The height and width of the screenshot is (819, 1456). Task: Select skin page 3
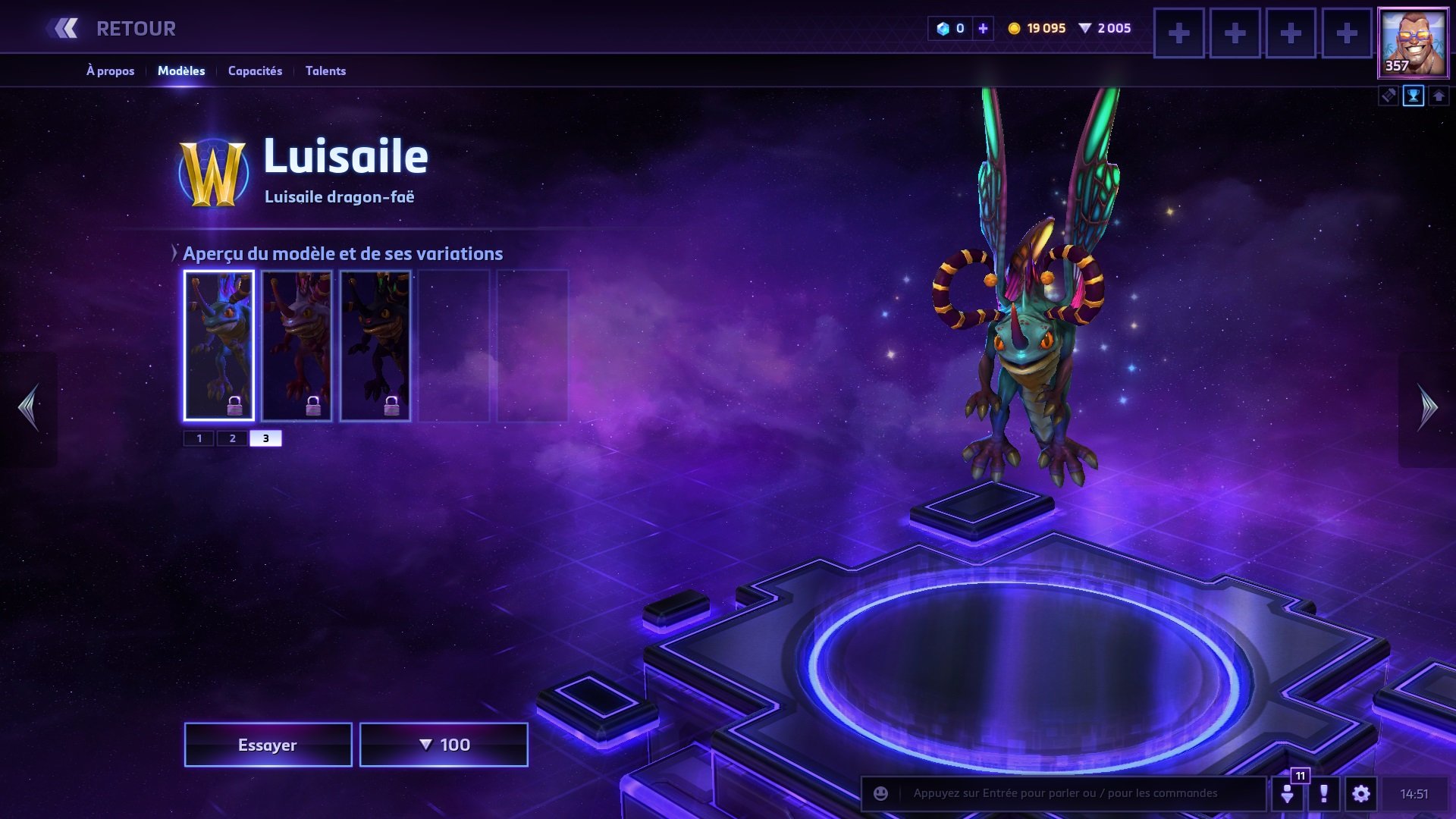[265, 438]
